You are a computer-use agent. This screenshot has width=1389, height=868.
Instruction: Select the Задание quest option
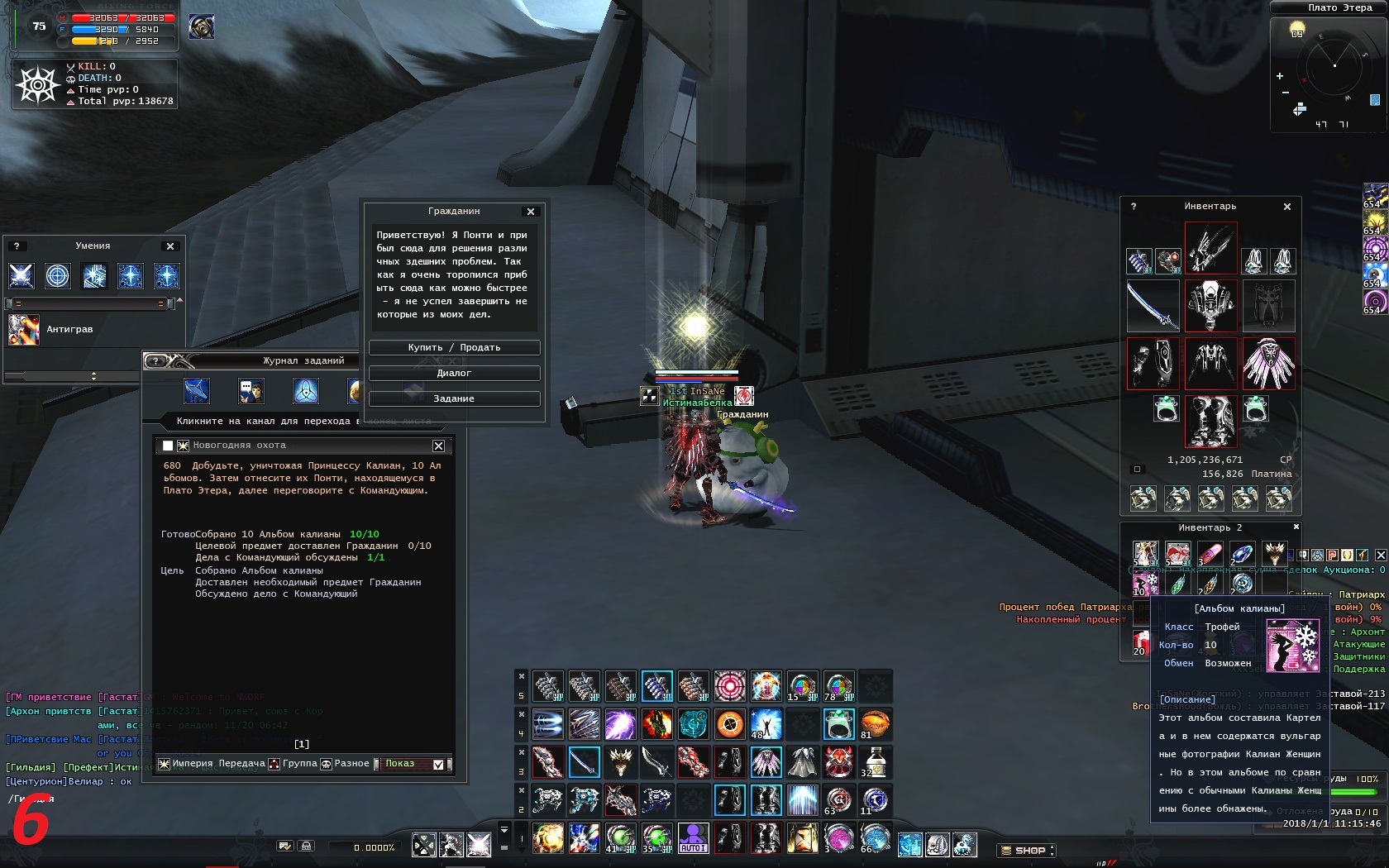(x=454, y=399)
